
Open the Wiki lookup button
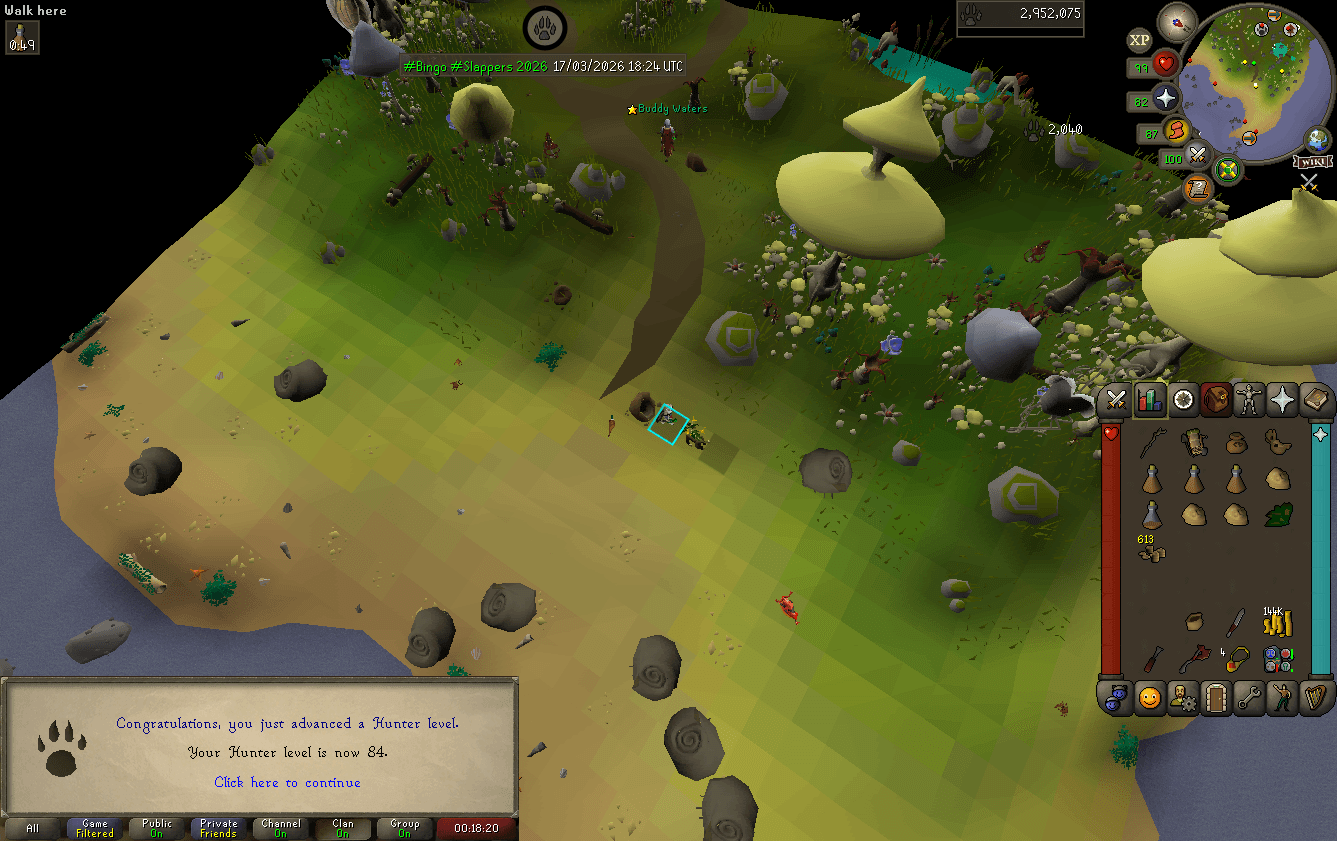1311,159
